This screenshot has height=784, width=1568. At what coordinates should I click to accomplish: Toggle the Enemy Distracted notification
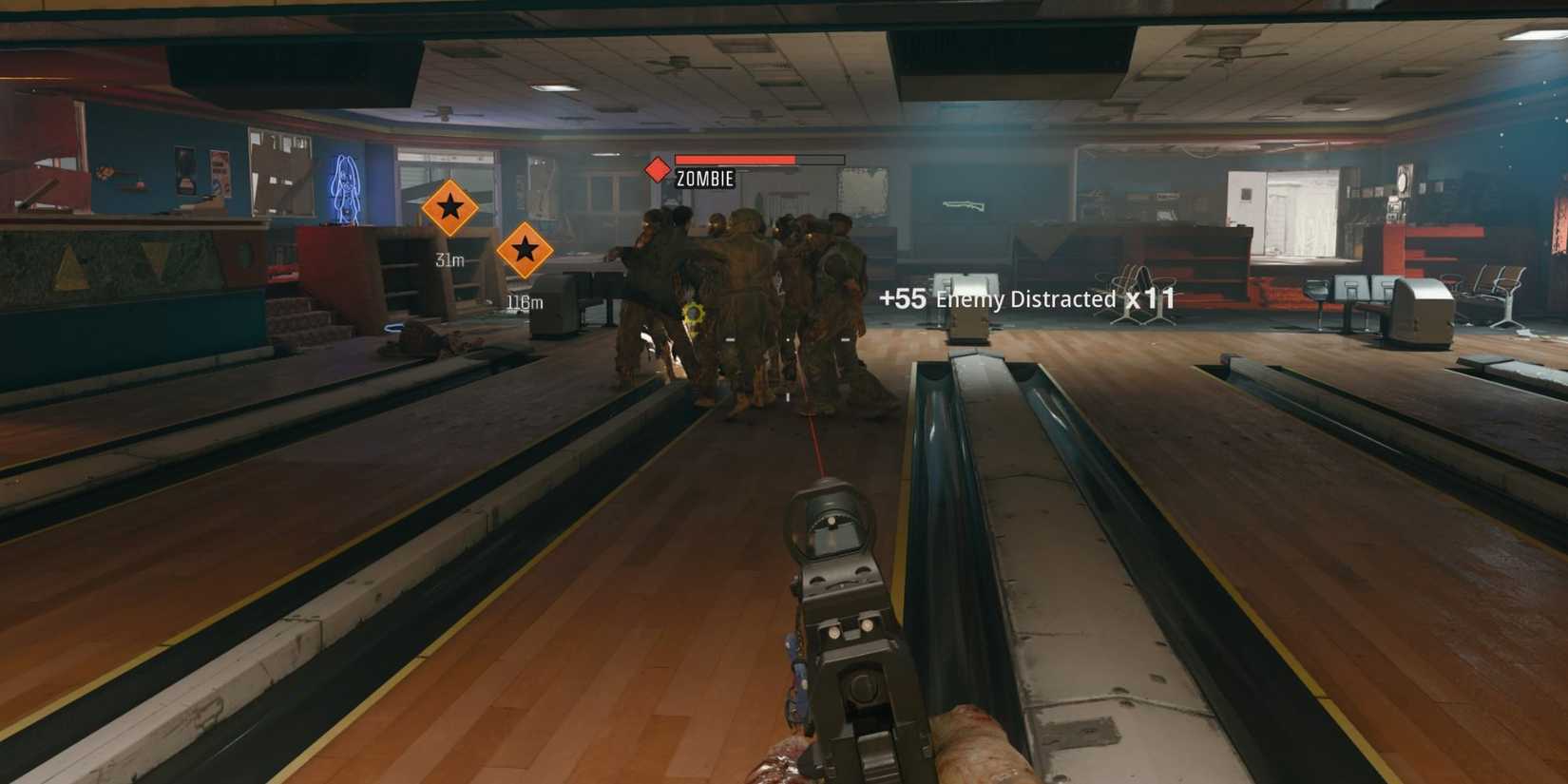(1025, 298)
